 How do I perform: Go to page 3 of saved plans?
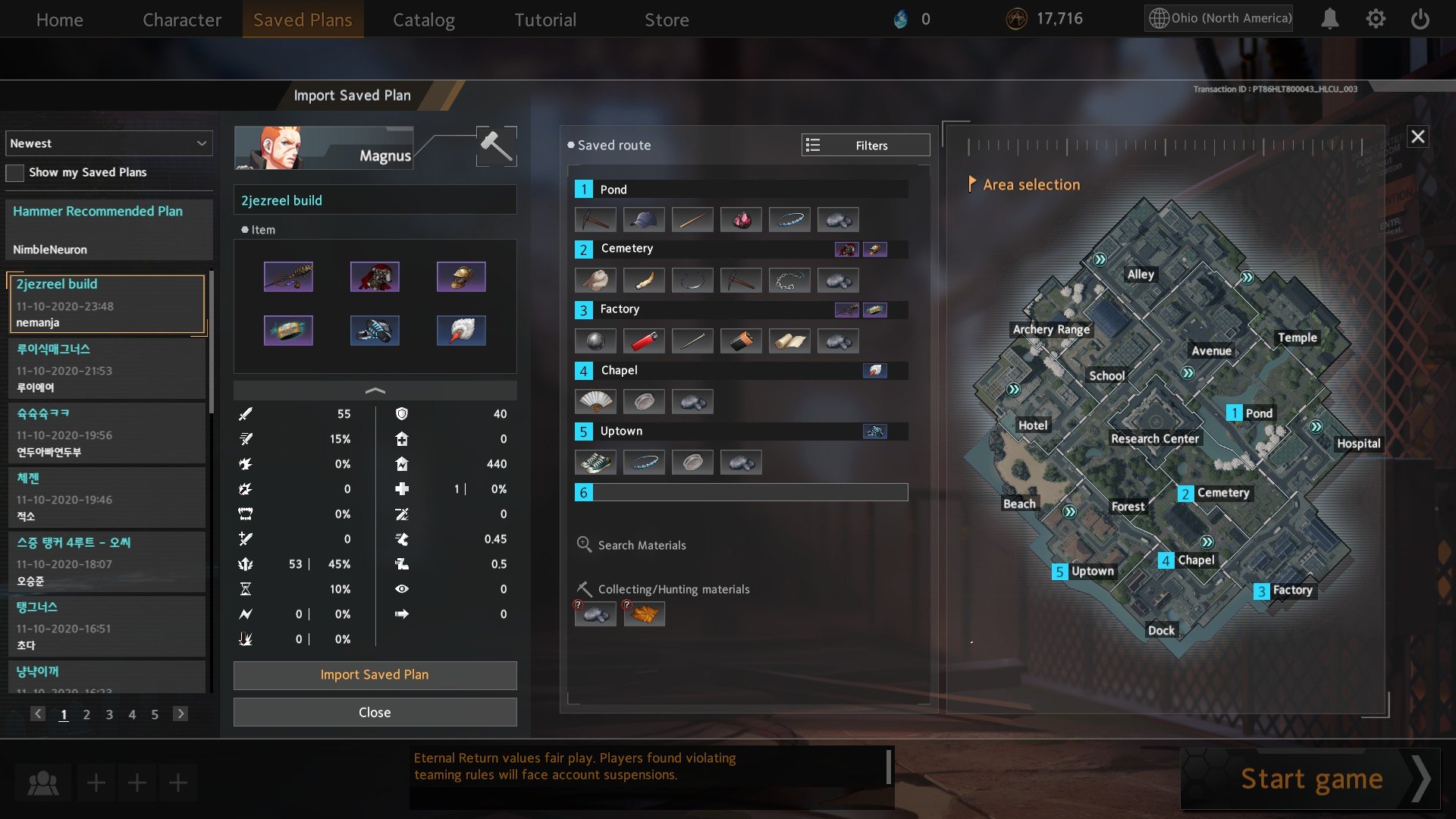pyautogui.click(x=109, y=714)
